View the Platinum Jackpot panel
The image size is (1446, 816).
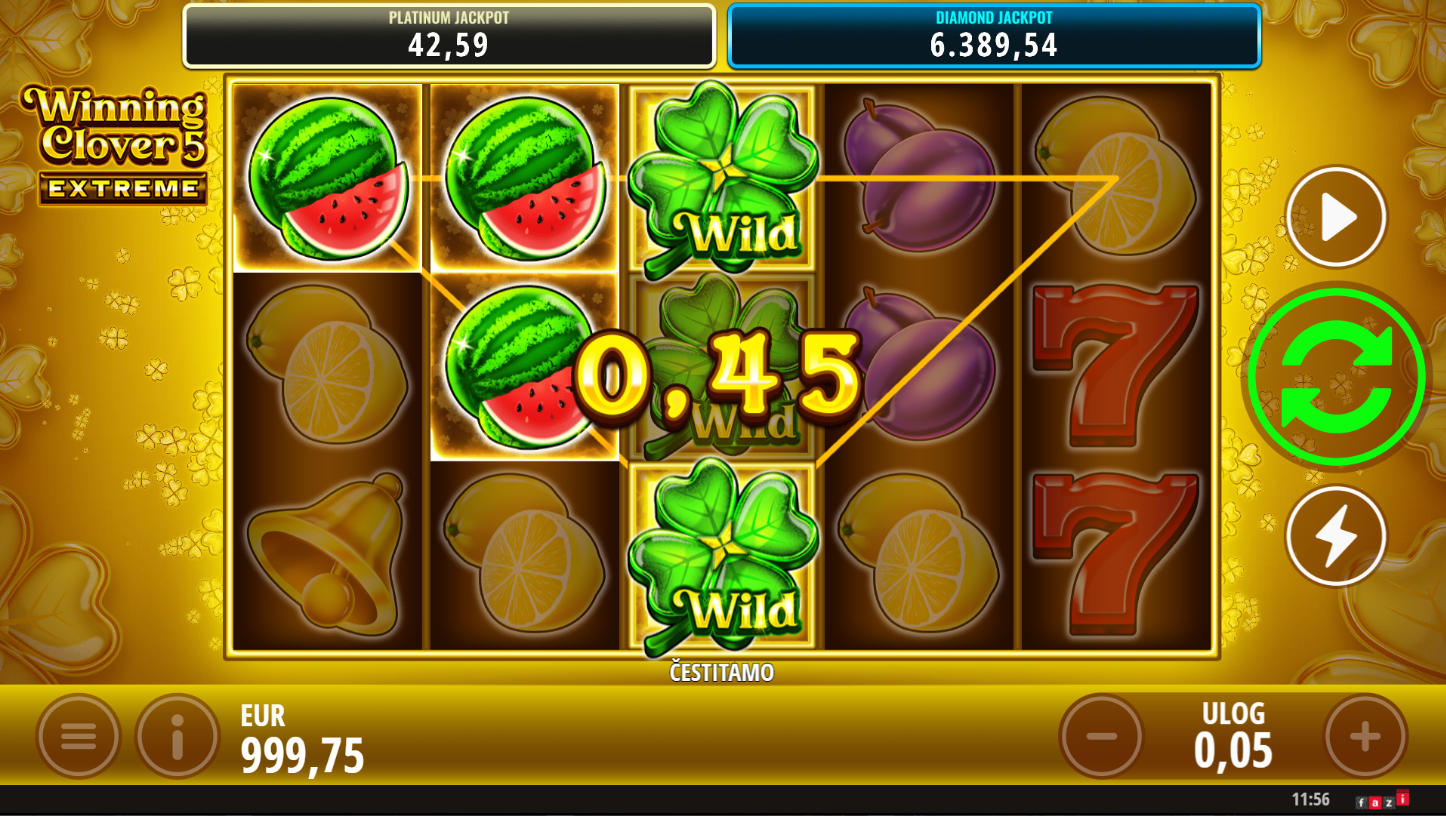[x=449, y=36]
